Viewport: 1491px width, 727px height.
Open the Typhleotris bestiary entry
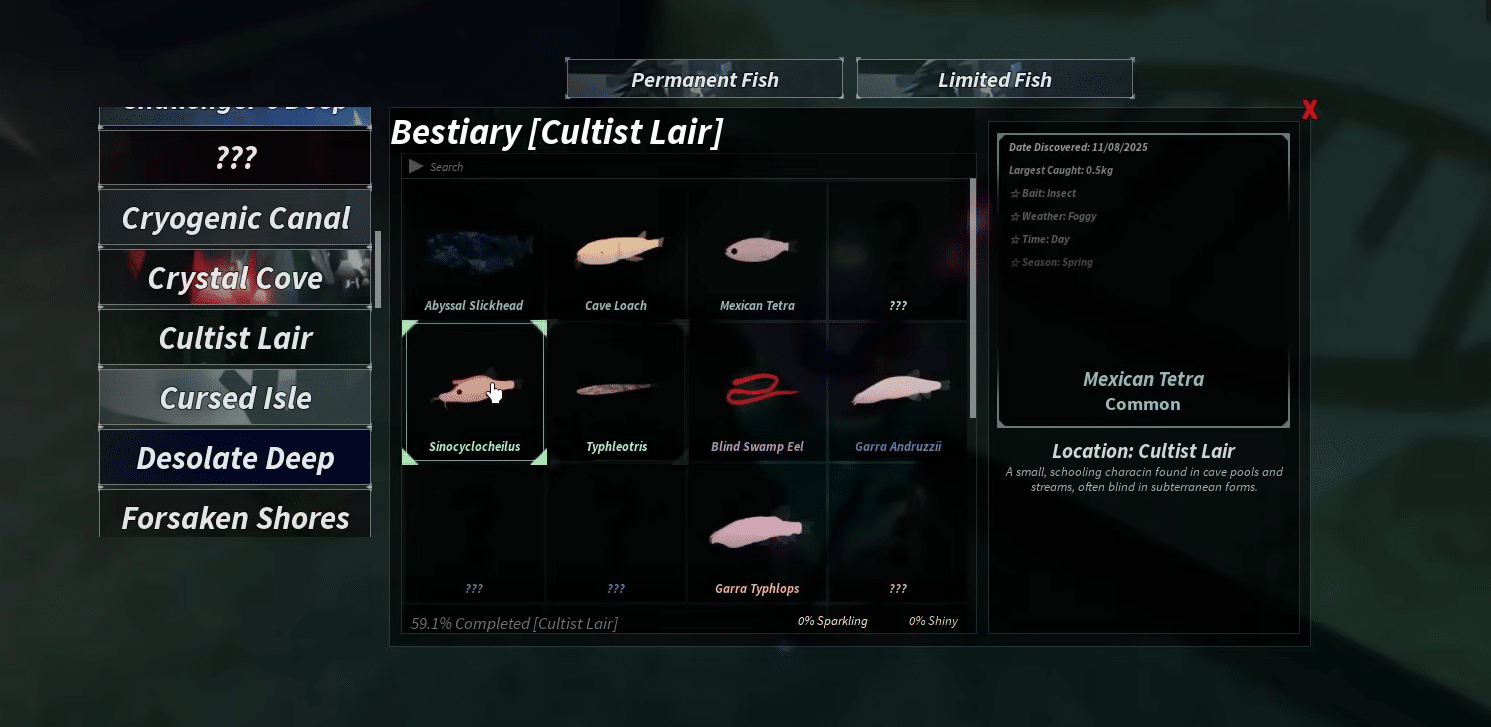pos(616,390)
